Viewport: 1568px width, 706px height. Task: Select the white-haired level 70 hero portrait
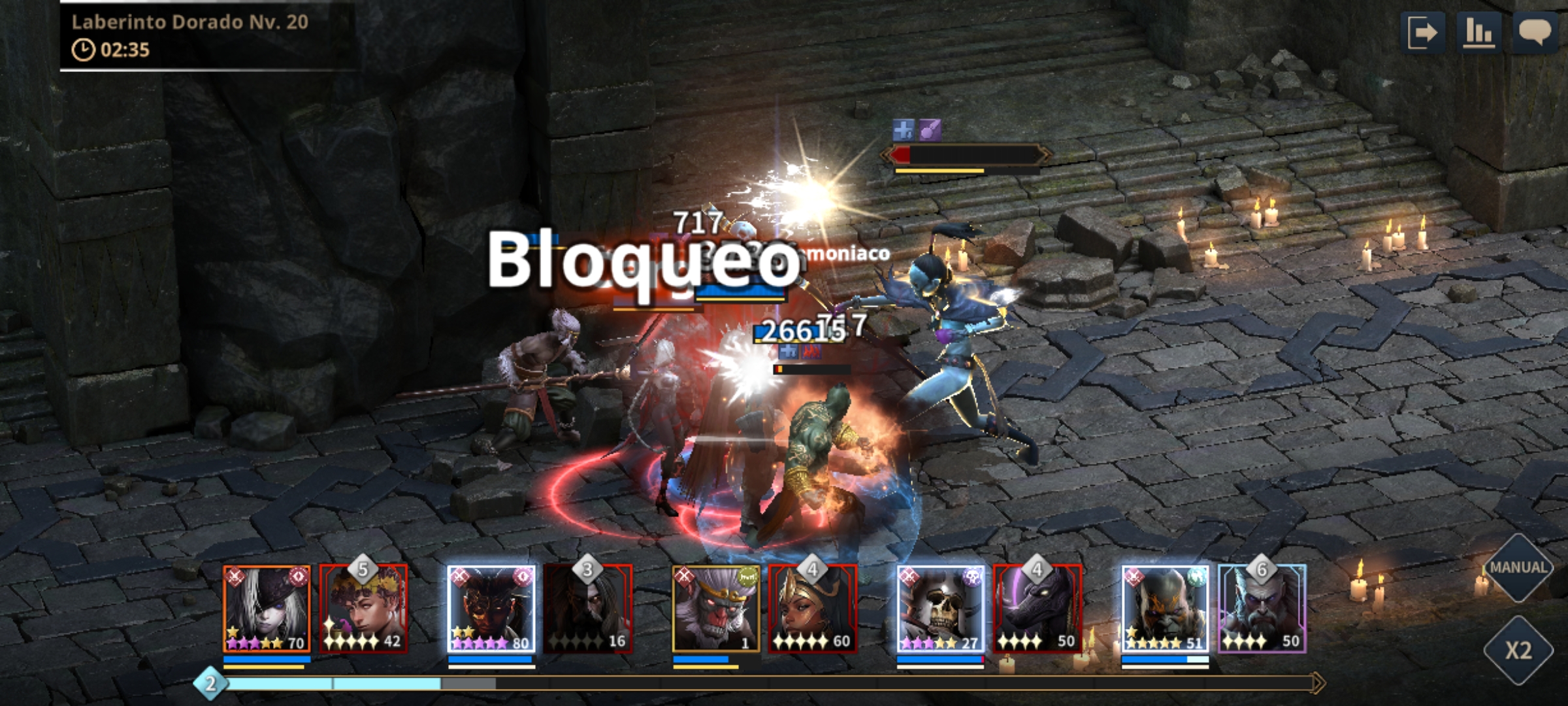pos(267,609)
